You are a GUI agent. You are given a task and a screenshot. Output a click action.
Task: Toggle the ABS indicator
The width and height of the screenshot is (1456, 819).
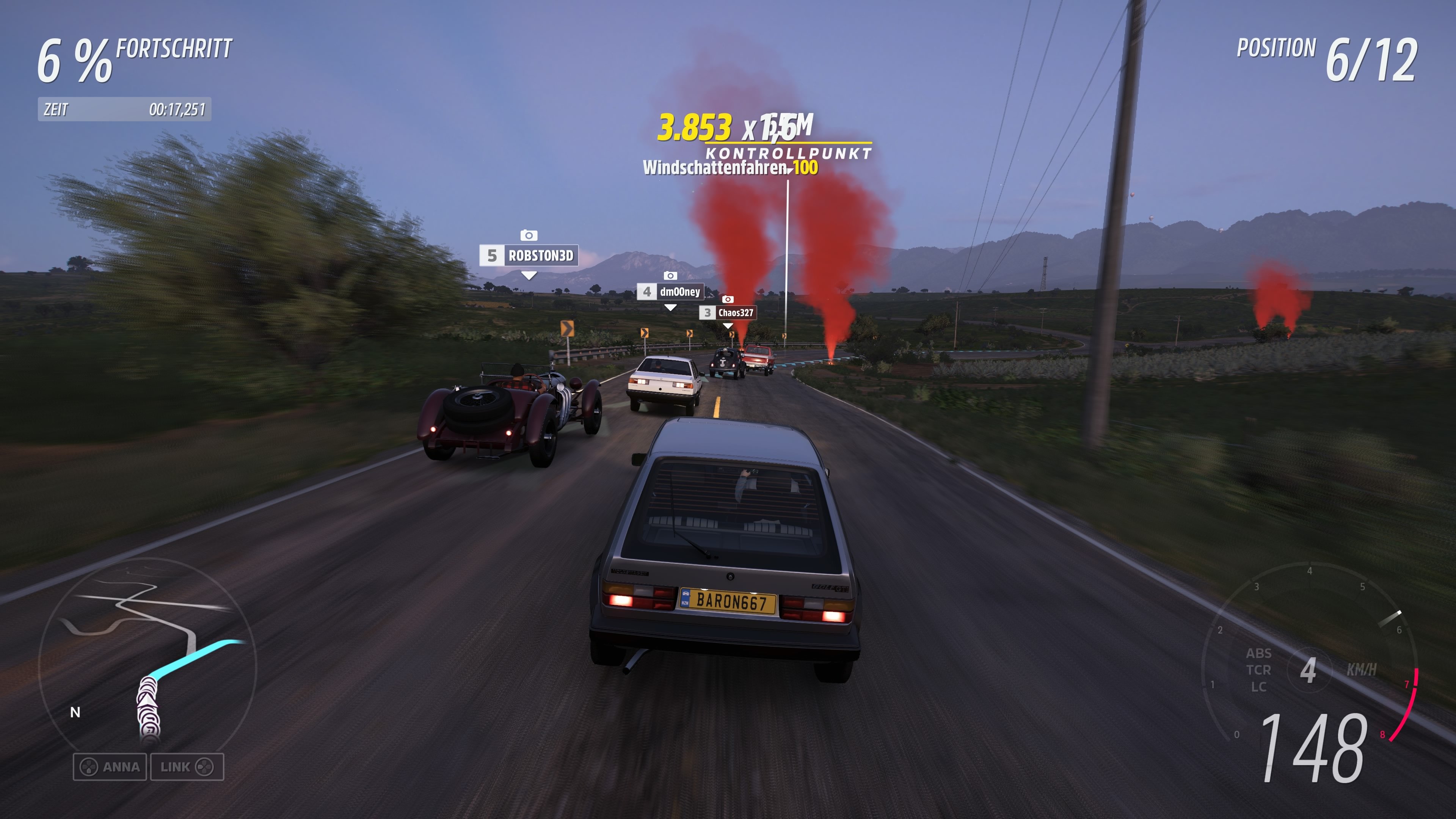coord(1259,654)
